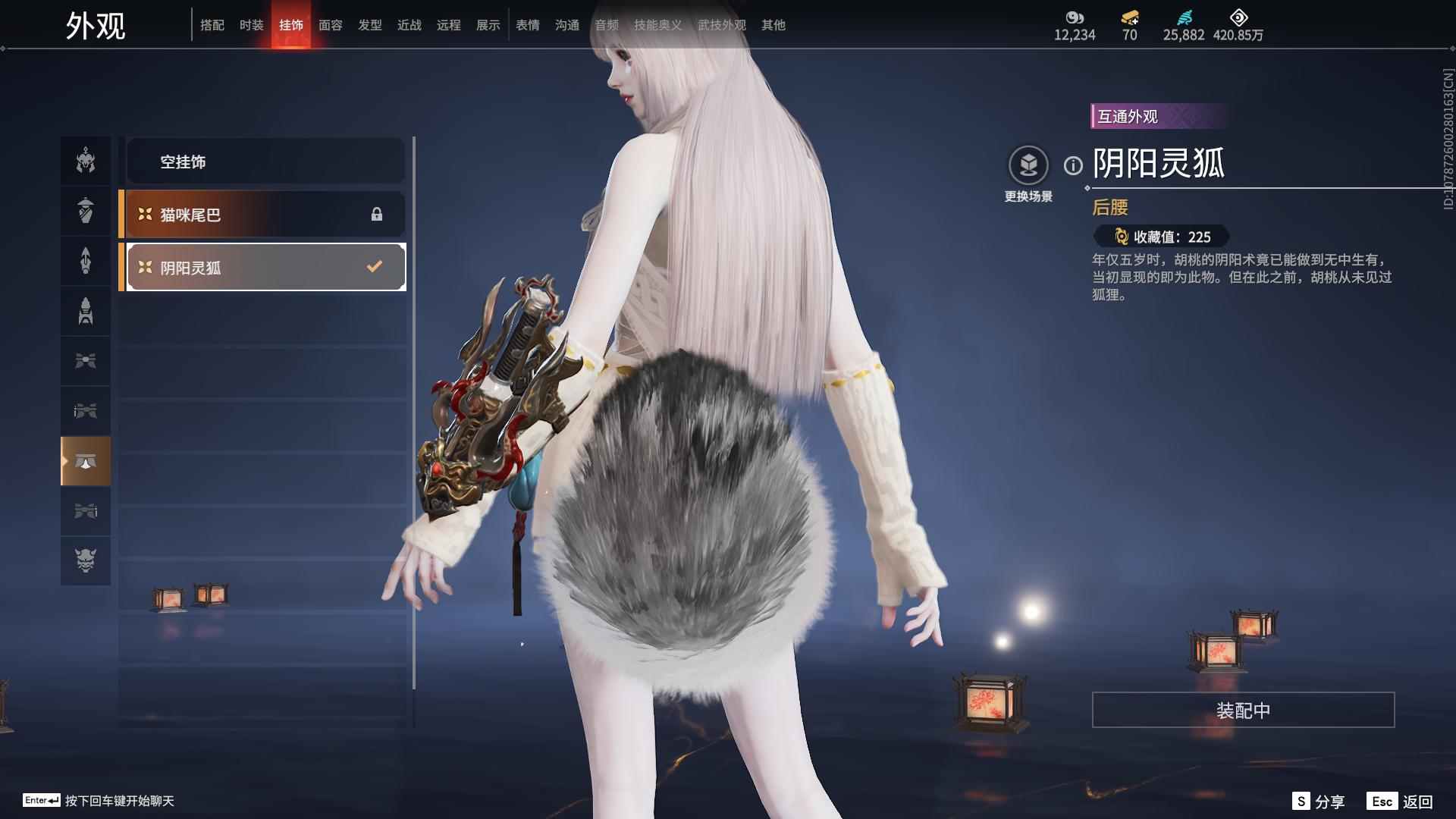The width and height of the screenshot is (1456, 819).
Task: Click the lock icon on 猫咪尾巴 item
Action: pos(376,214)
